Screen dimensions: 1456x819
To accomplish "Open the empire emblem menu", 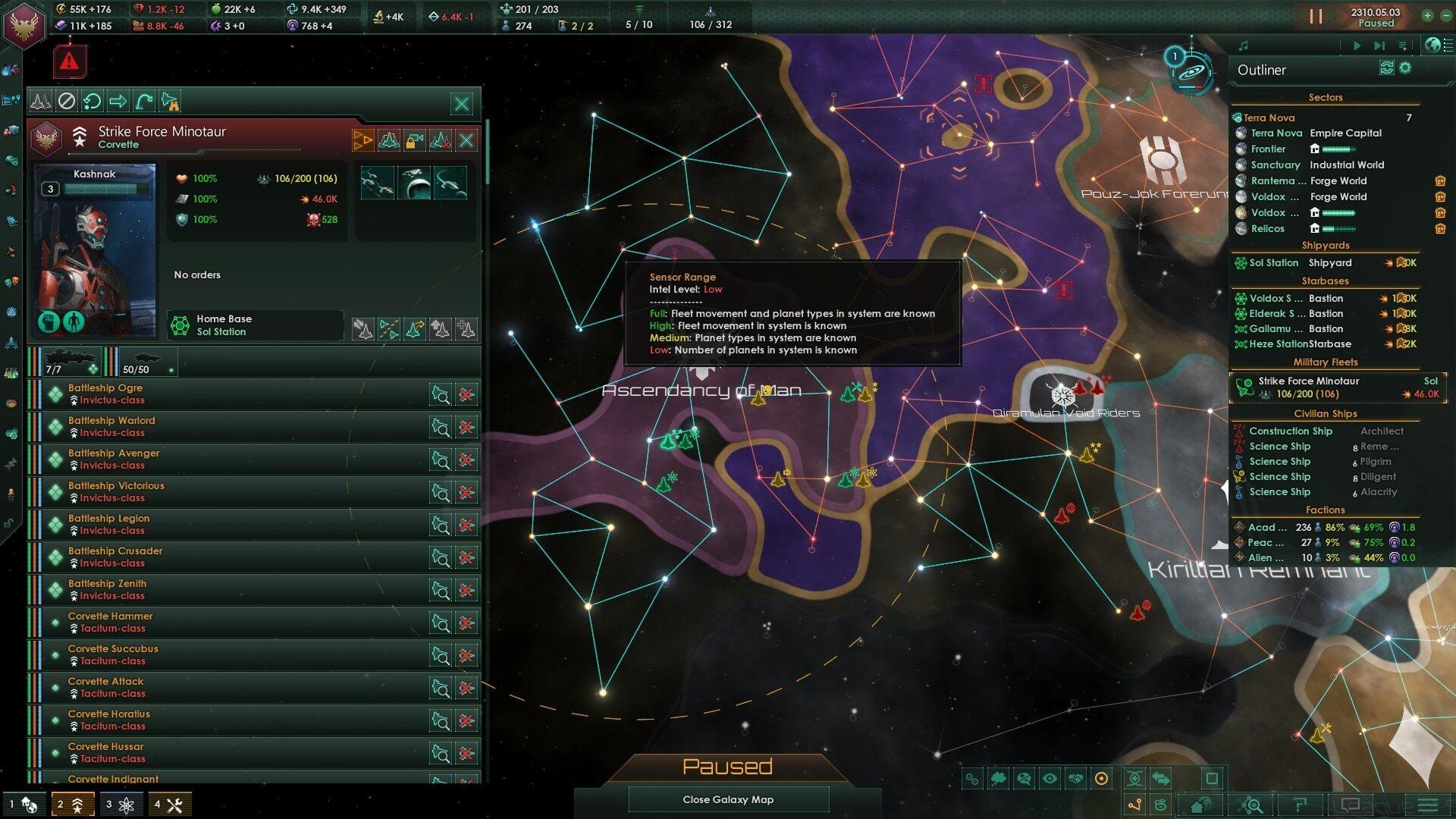I will pos(26,24).
